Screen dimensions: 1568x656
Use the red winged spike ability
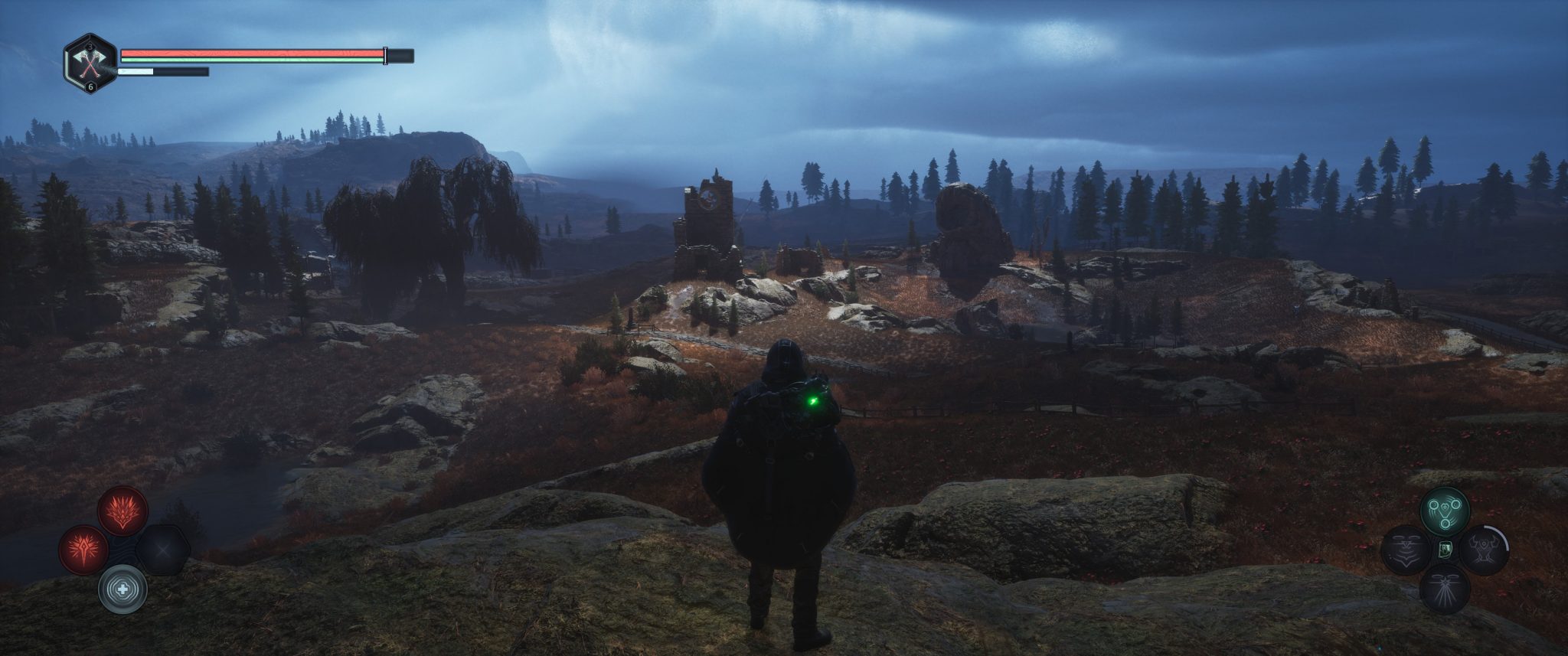[x=84, y=549]
